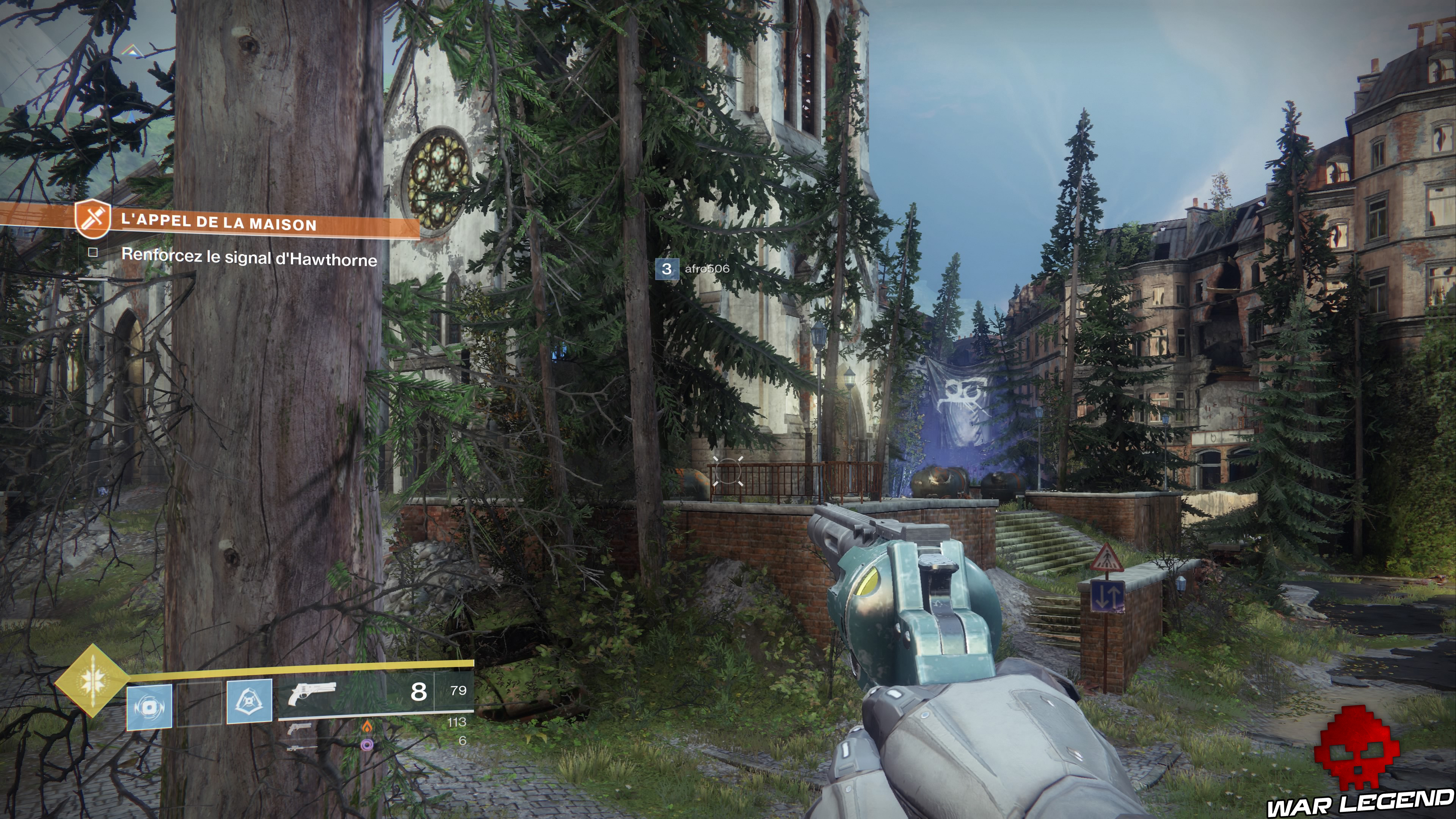Tick the Renforcez le signal d'Hawthorne objective box

[x=93, y=253]
